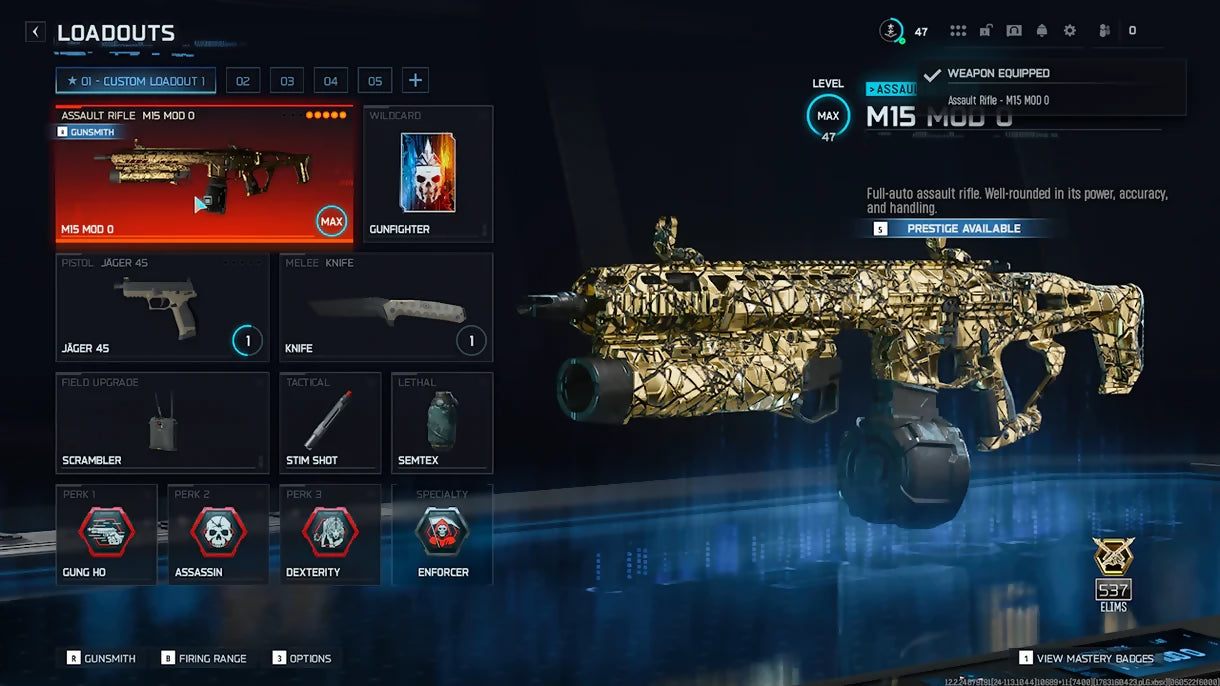
Task: Choose the Jäger 45 pistol slot
Action: click(x=162, y=307)
